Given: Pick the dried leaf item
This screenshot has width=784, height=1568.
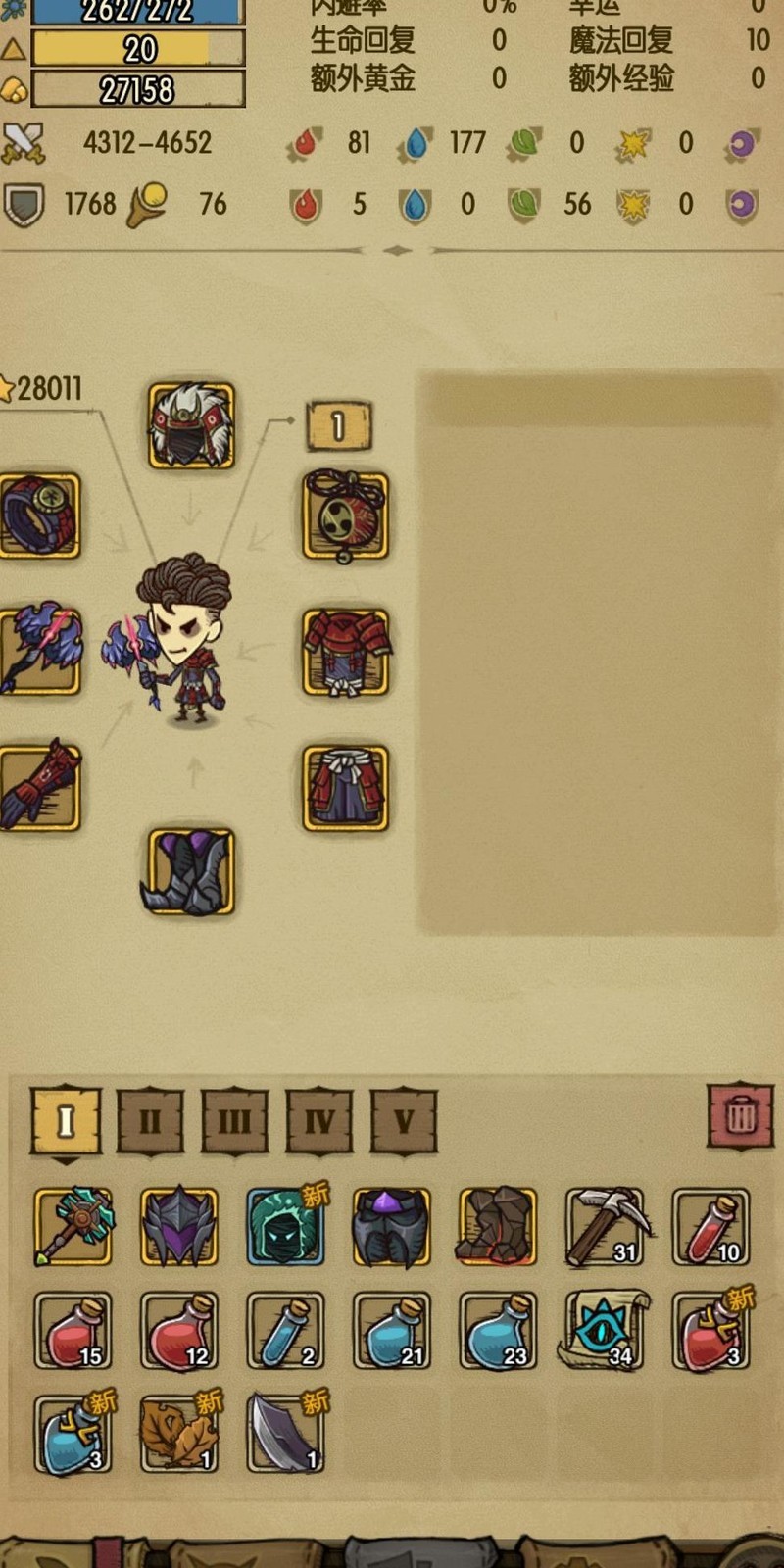Looking at the screenshot, I should point(178,1435).
